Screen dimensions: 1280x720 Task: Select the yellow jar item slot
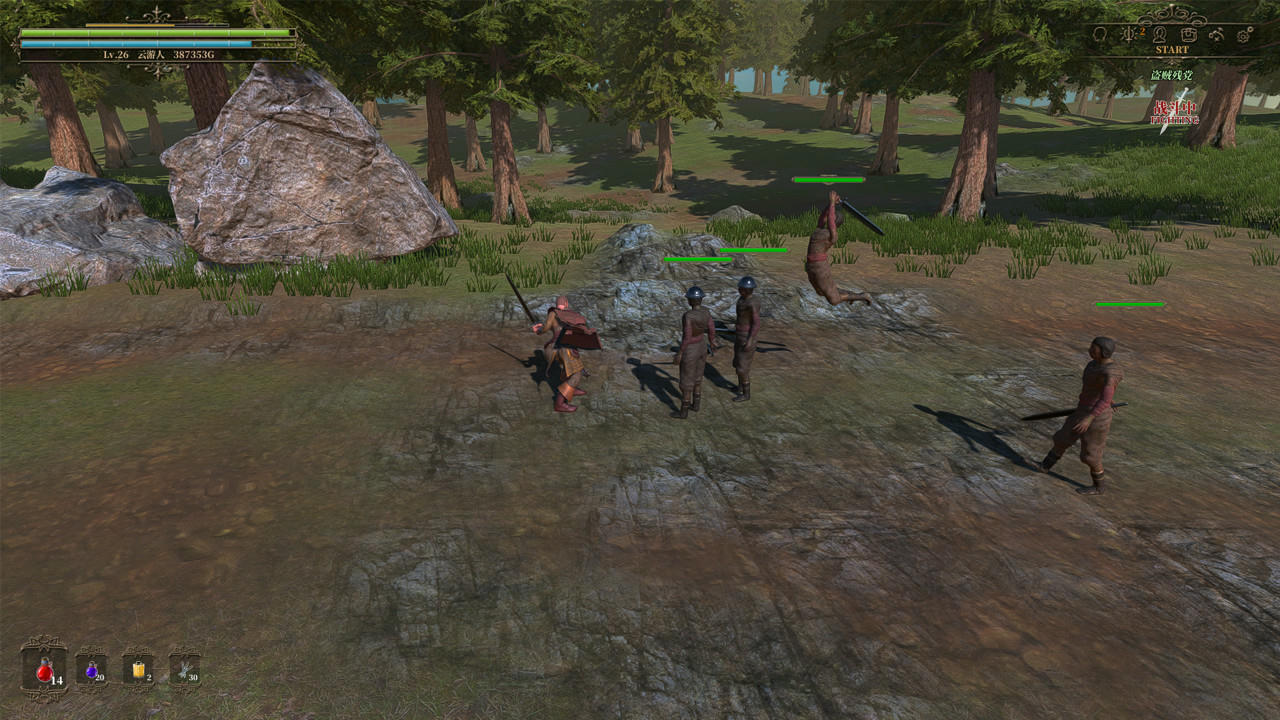(x=138, y=670)
